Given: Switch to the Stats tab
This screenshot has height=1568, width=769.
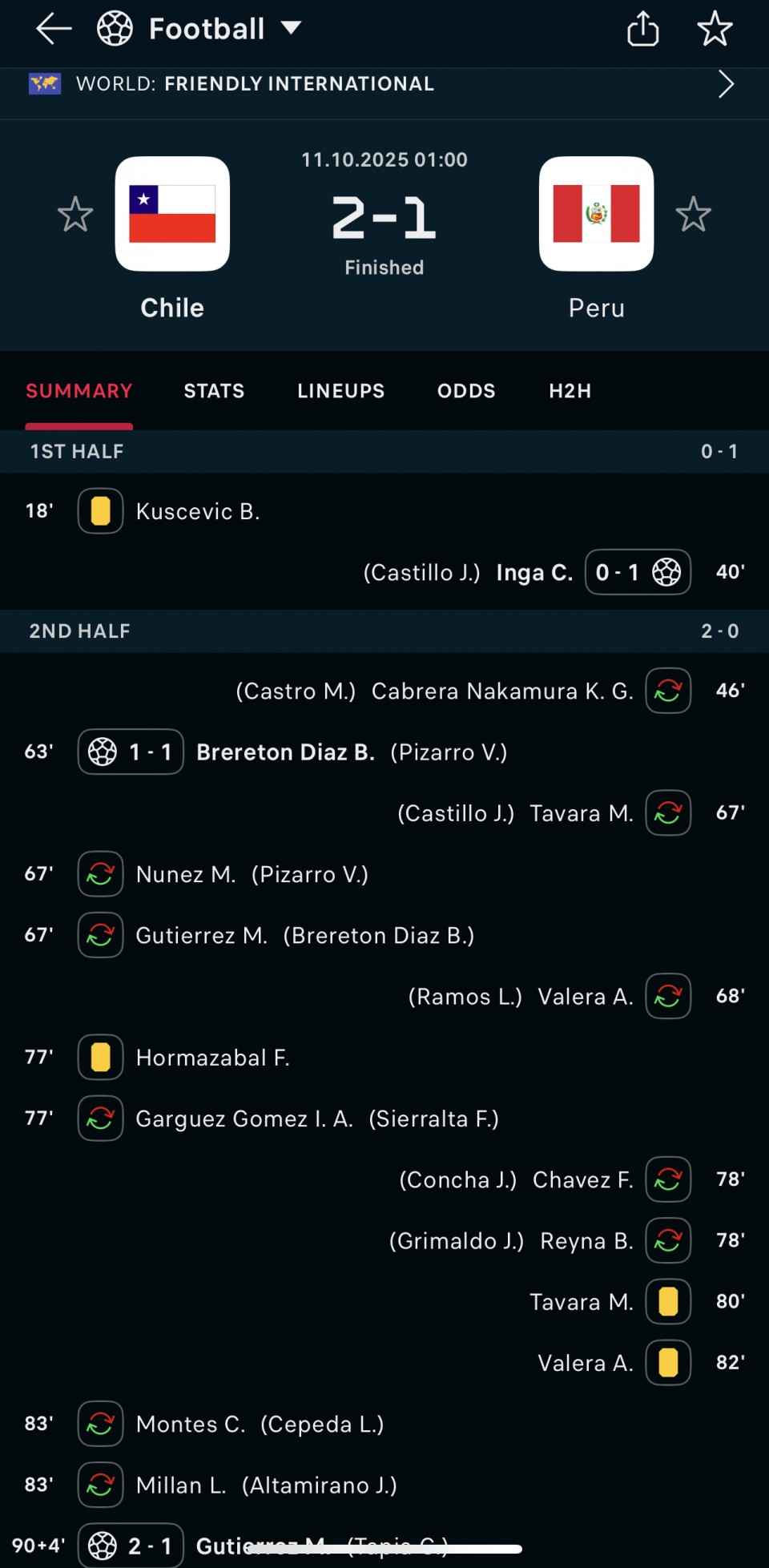Looking at the screenshot, I should pos(214,391).
